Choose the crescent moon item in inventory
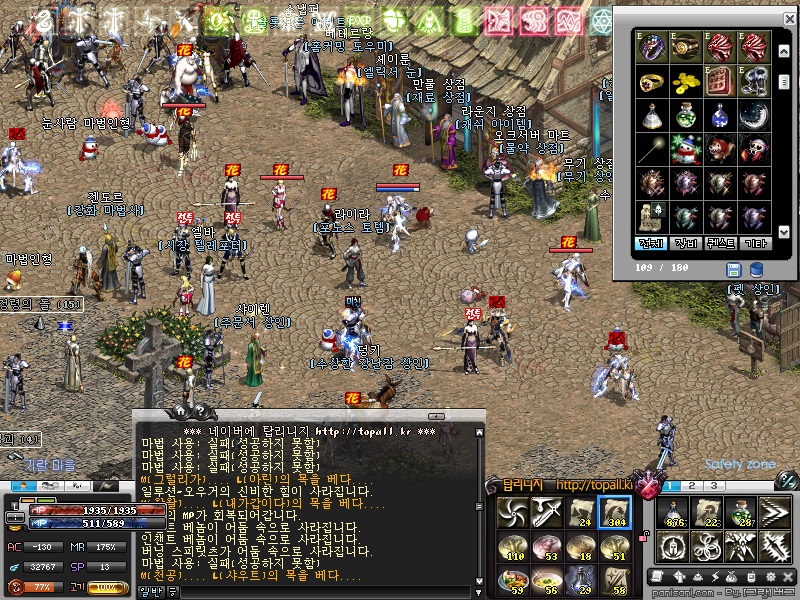Screen dimensions: 800x600 pos(754,114)
